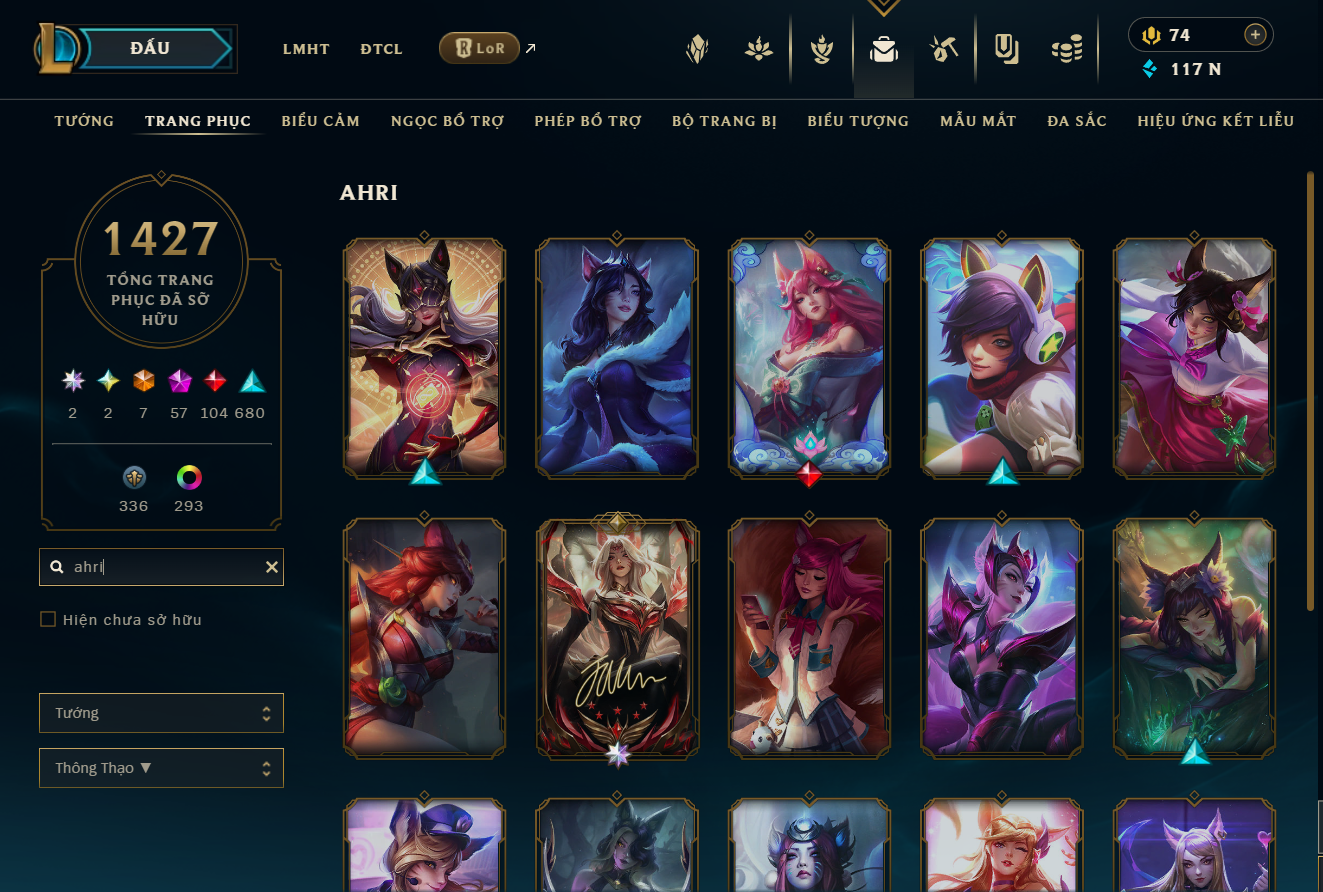1323x892 pixels.
Task: View the HIỆU ỨNG KẾT LIỄU tab
Action: 1215,121
